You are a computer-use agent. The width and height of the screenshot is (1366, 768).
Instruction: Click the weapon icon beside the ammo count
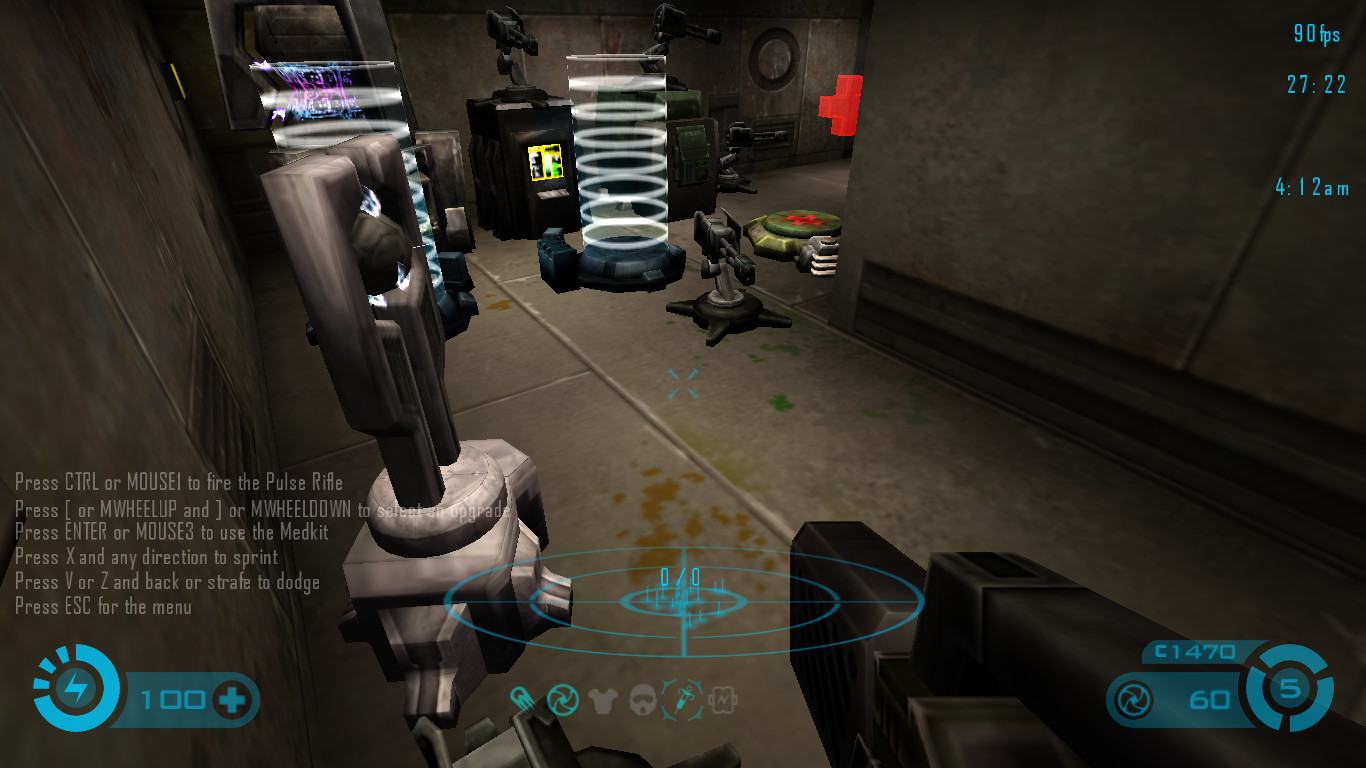coord(1135,698)
